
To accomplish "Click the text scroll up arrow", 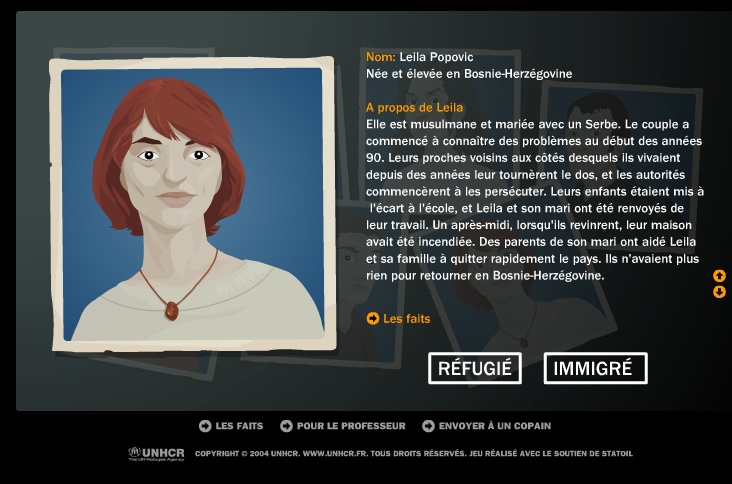I will (719, 276).
